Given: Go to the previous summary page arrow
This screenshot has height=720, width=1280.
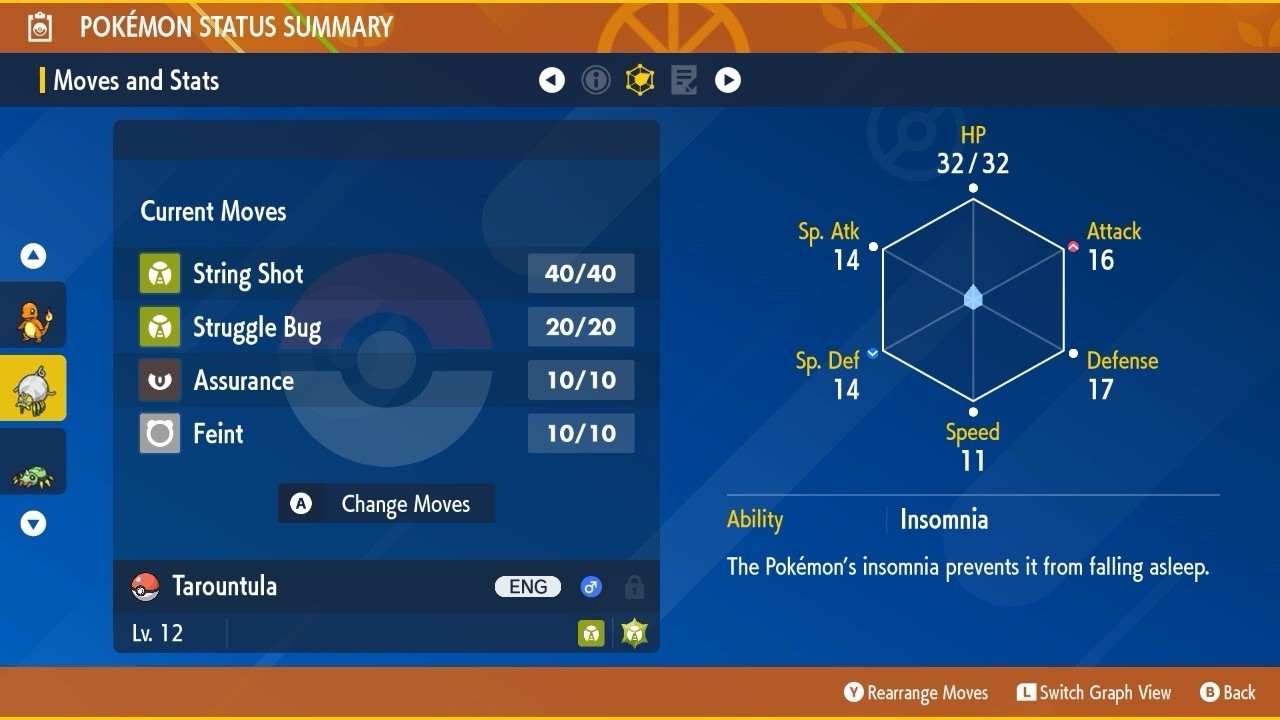Looking at the screenshot, I should pos(552,80).
